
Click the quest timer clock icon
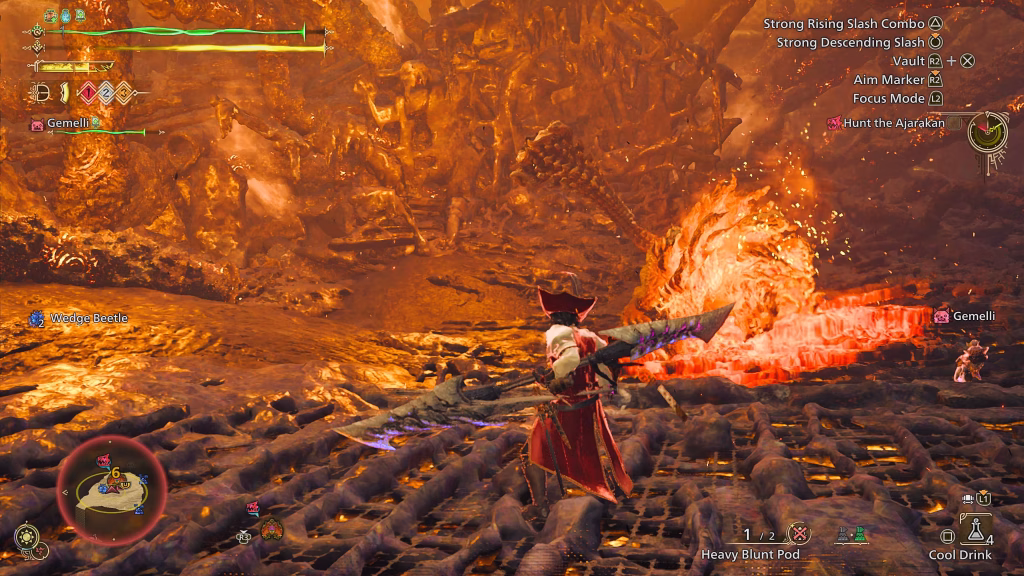pos(986,130)
